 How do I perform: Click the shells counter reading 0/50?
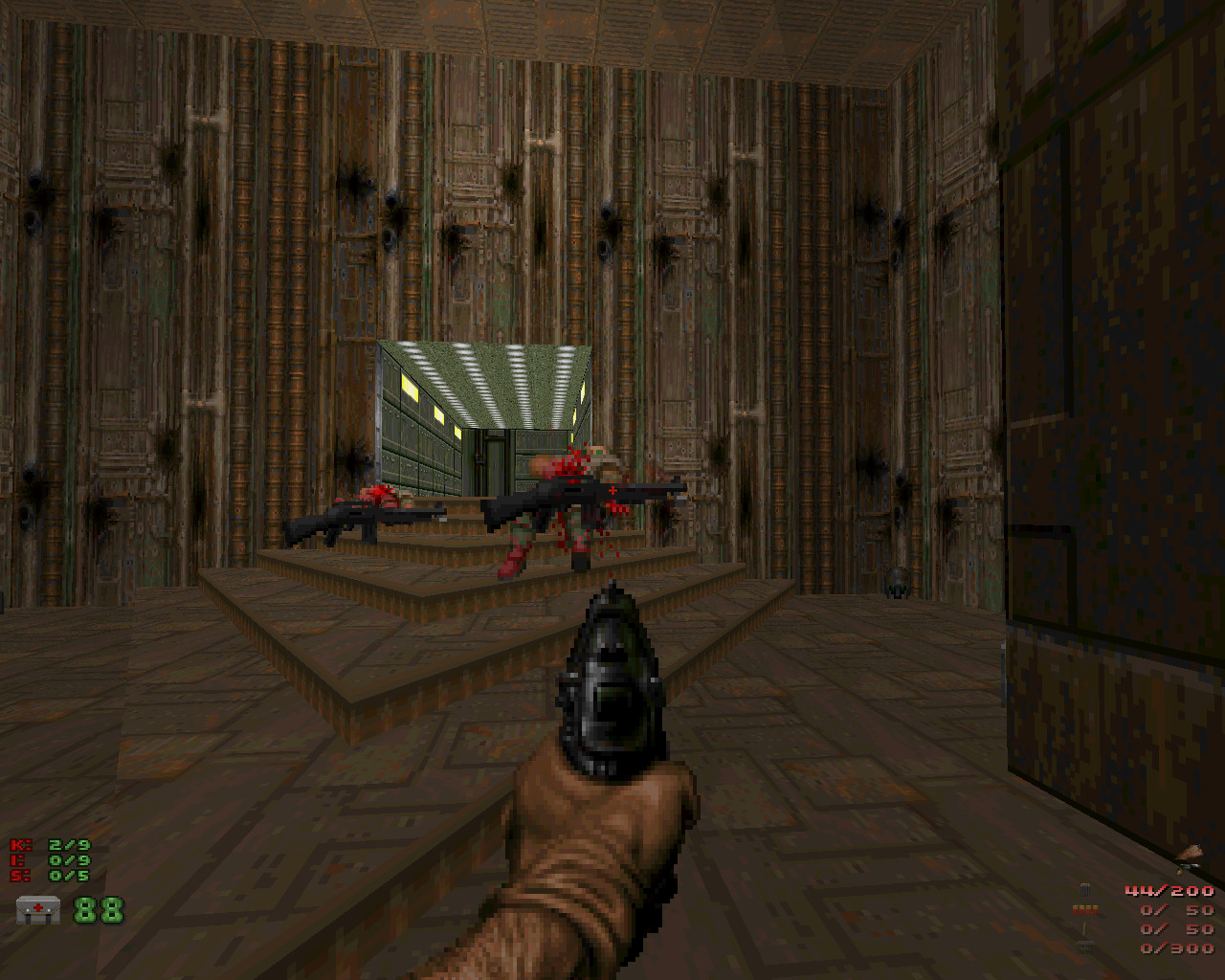1175,910
